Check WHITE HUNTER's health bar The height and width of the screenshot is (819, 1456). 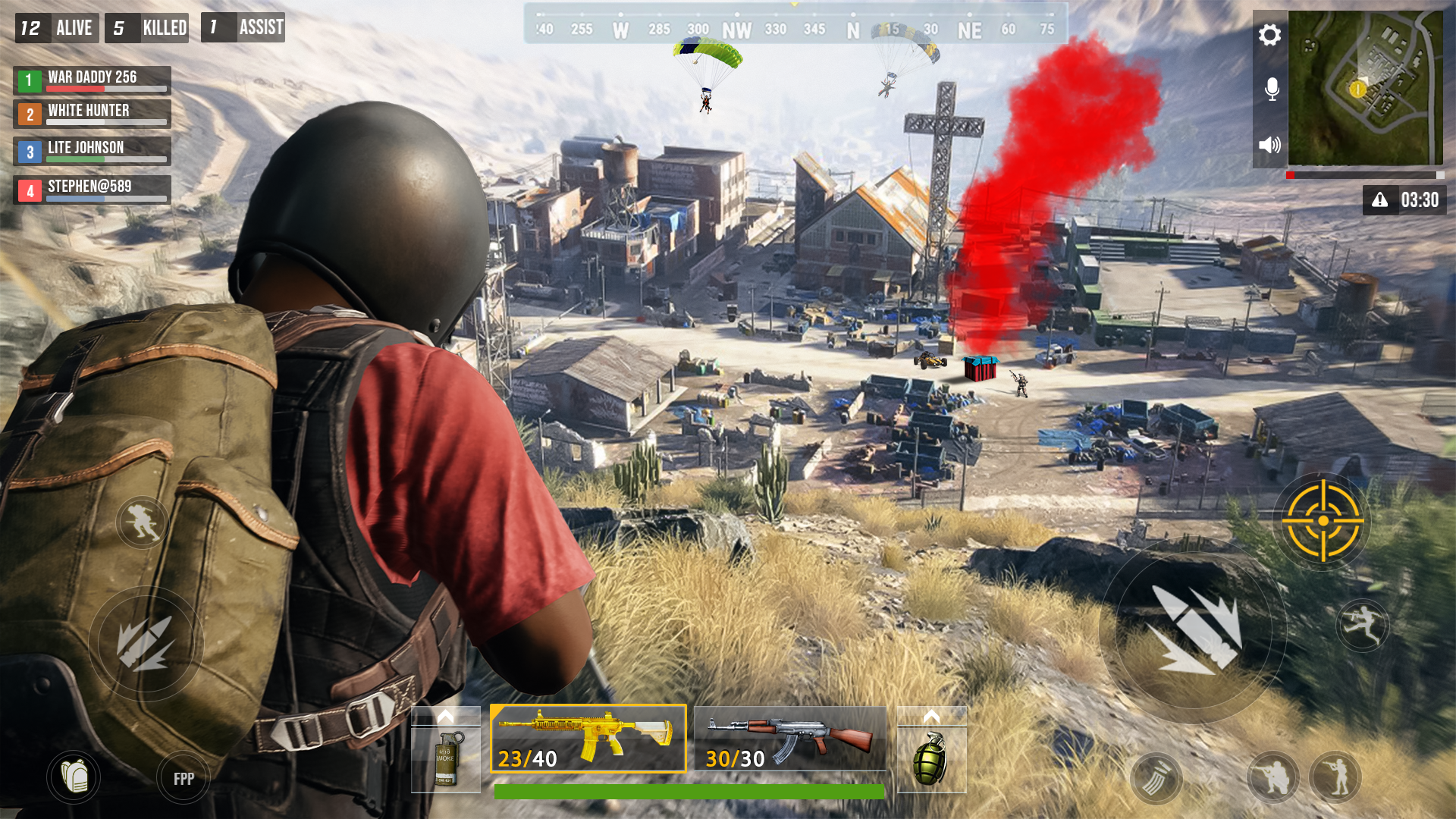[107, 123]
